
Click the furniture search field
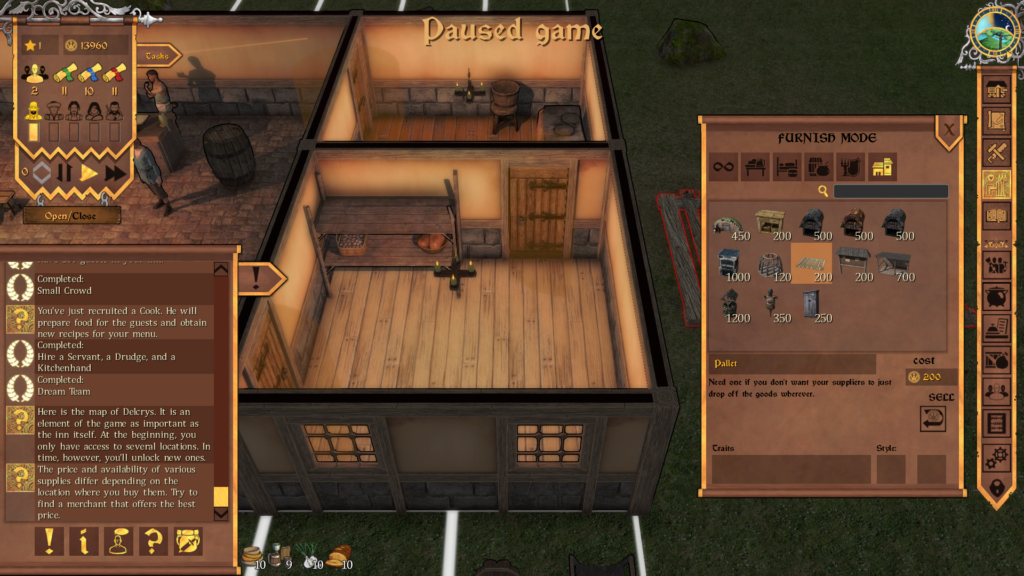pyautogui.click(x=890, y=191)
